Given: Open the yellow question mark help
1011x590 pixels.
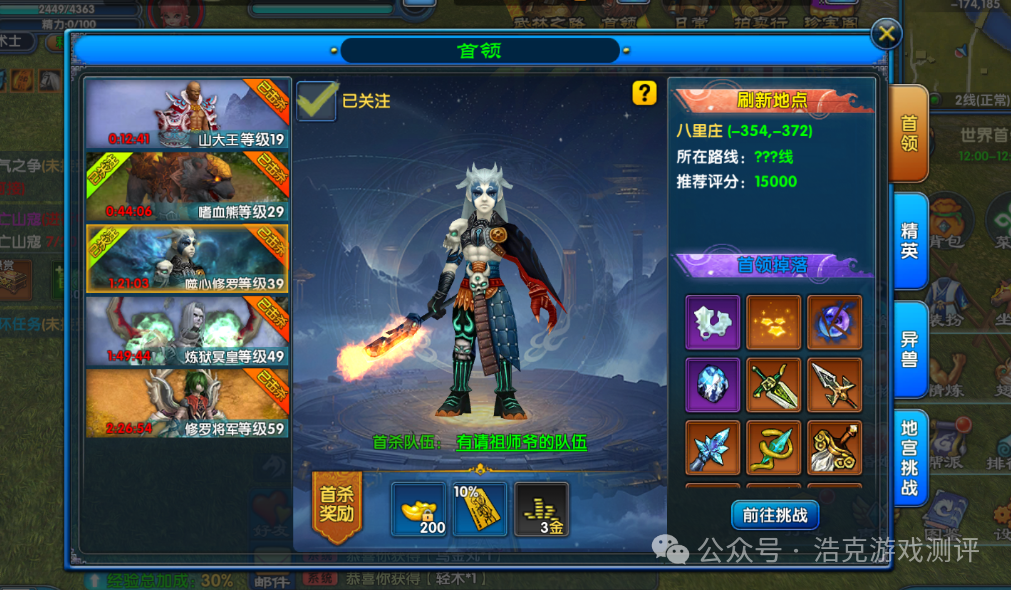Looking at the screenshot, I should tap(644, 93).
